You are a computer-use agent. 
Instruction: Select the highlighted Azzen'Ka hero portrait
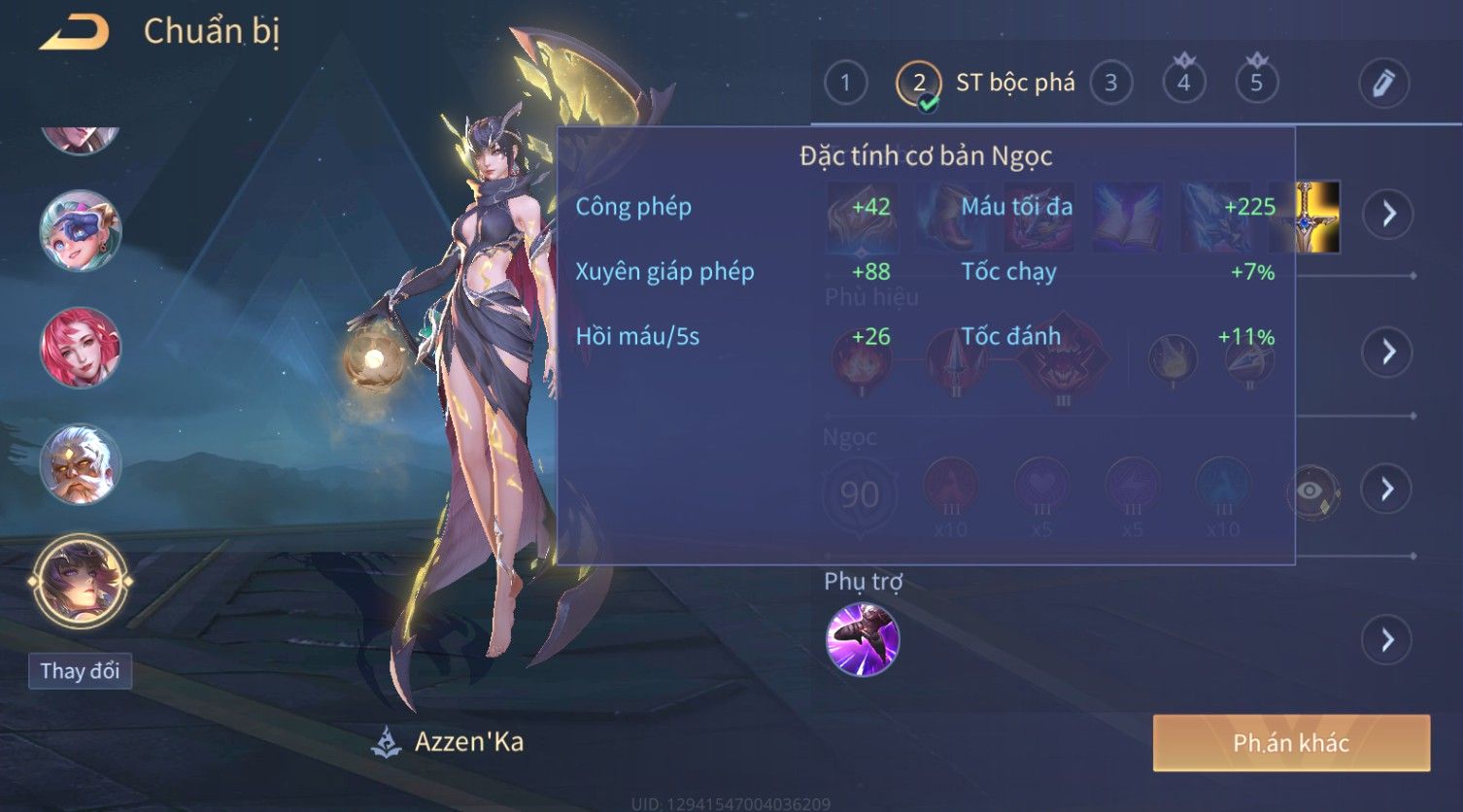click(x=80, y=582)
